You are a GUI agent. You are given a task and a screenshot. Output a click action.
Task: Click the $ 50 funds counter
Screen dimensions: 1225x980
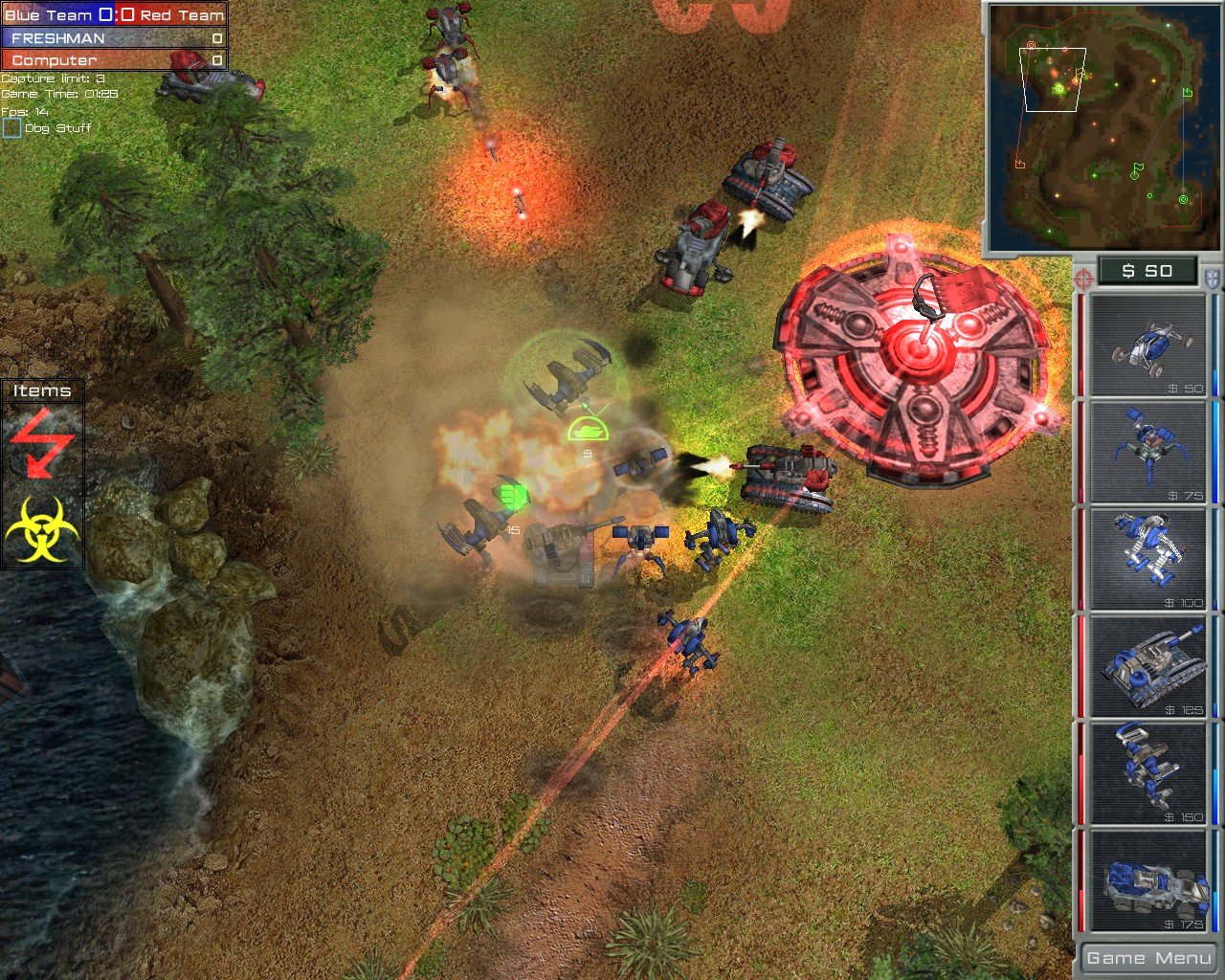coord(1146,271)
